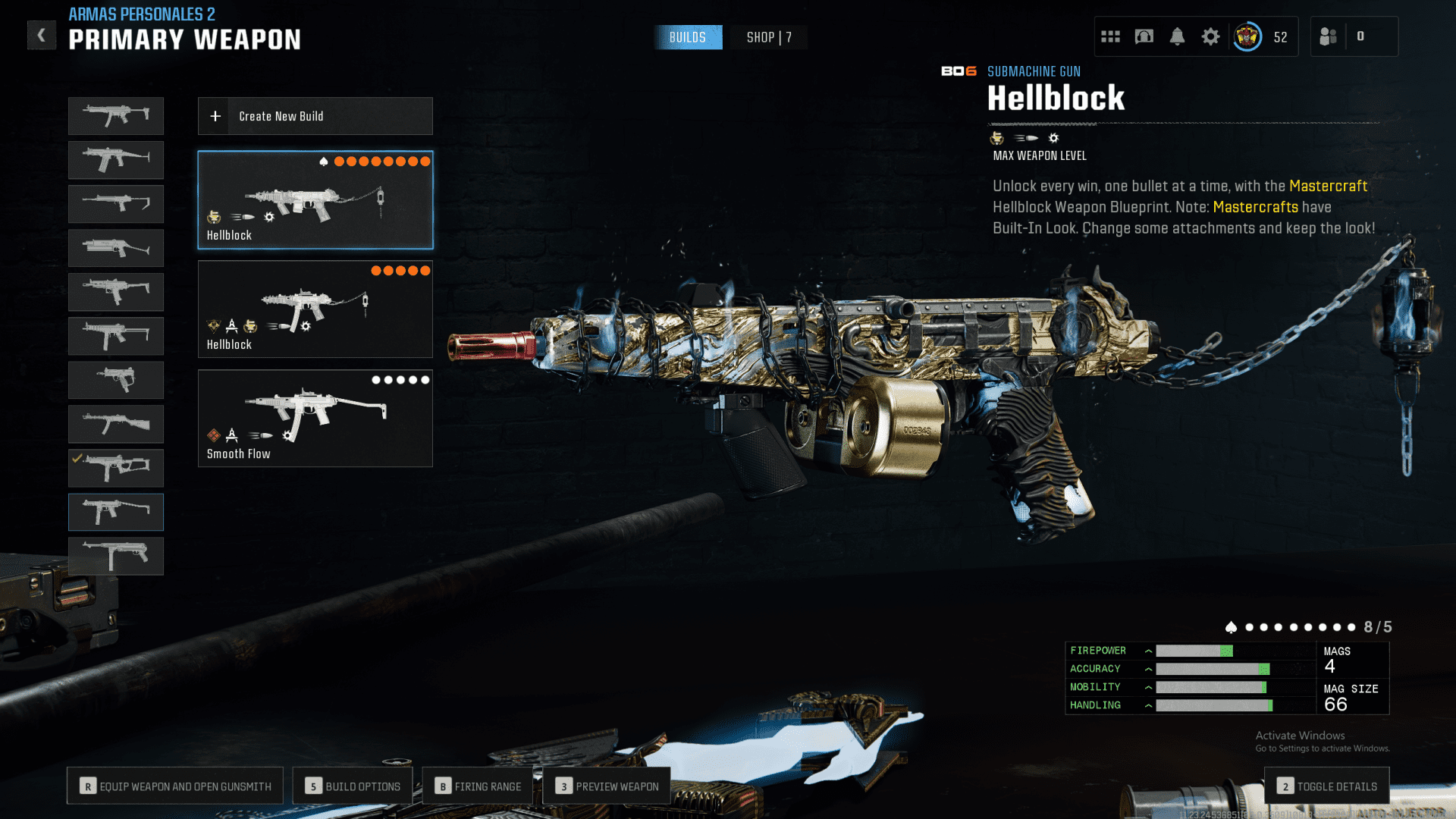This screenshot has width=1456, height=819.
Task: Choose the checkmarked weapon in the list
Action: [x=116, y=468]
